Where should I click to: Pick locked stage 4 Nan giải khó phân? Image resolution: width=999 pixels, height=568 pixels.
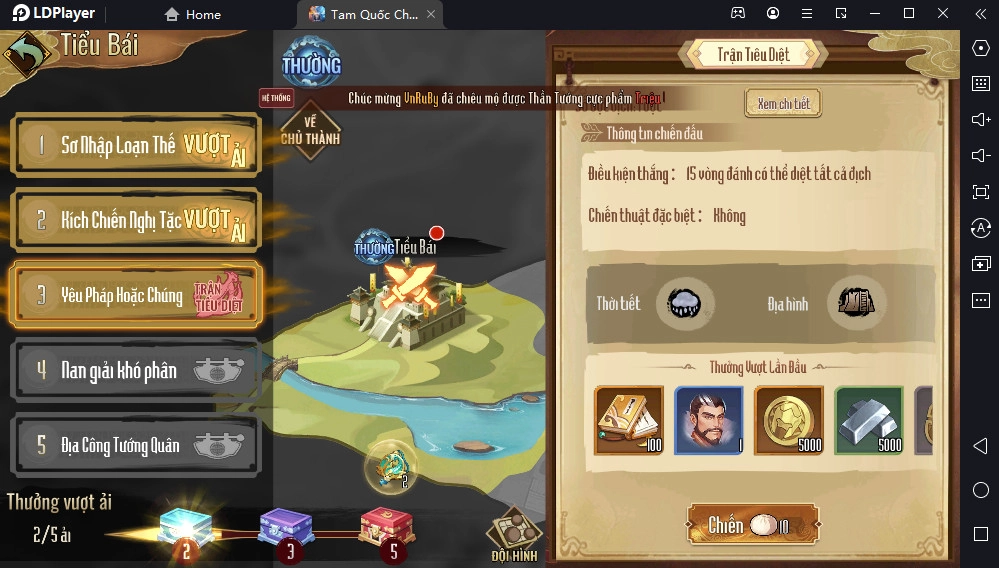tap(136, 370)
